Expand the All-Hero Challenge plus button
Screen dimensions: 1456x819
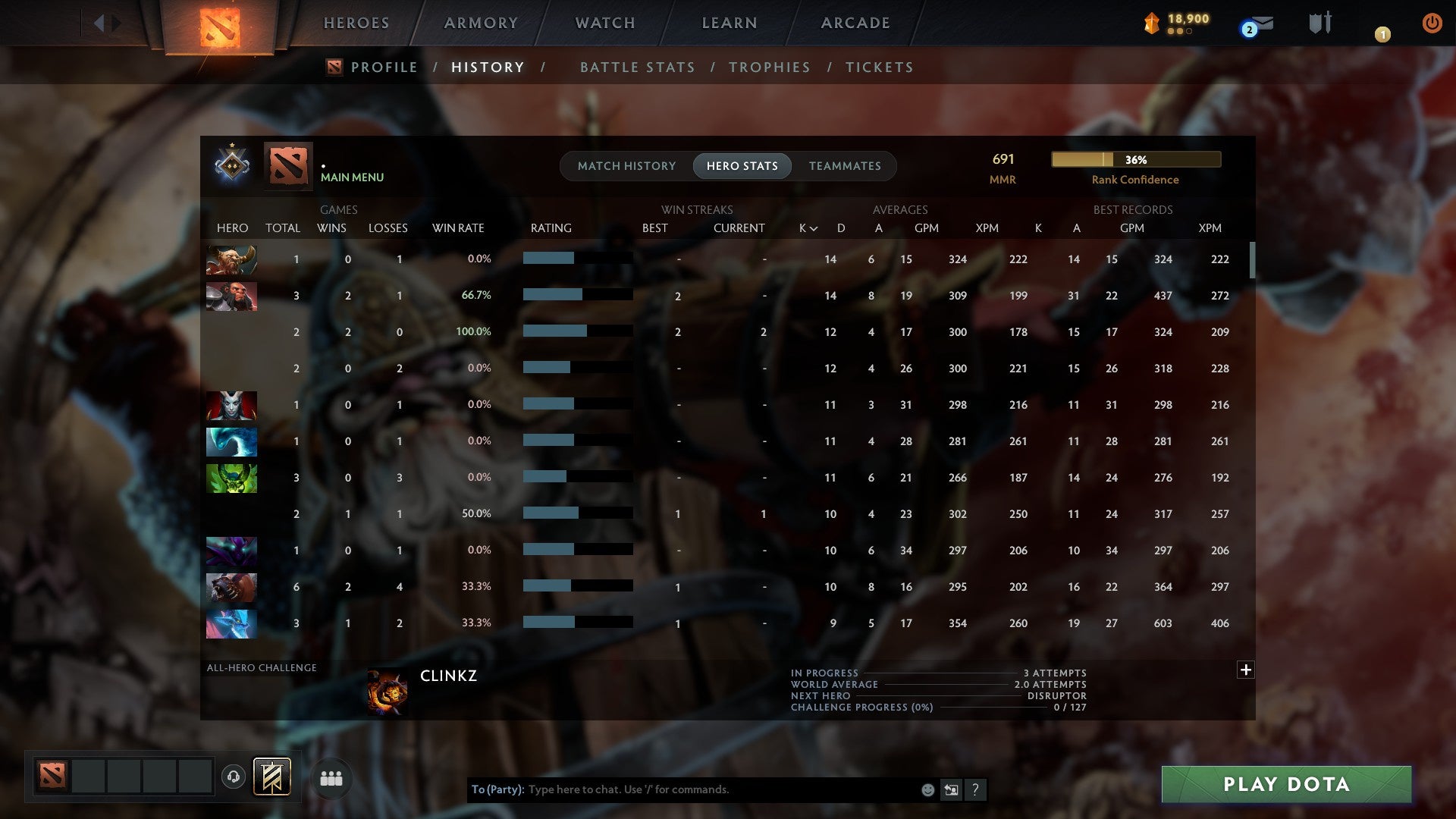(x=1247, y=670)
